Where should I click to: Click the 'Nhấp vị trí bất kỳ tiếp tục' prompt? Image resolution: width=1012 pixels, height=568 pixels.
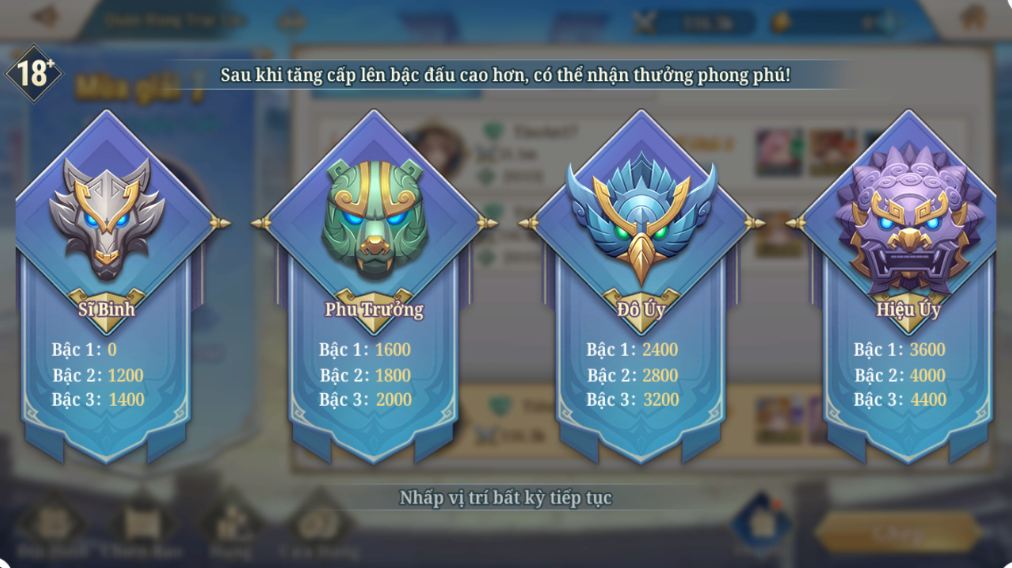[505, 497]
